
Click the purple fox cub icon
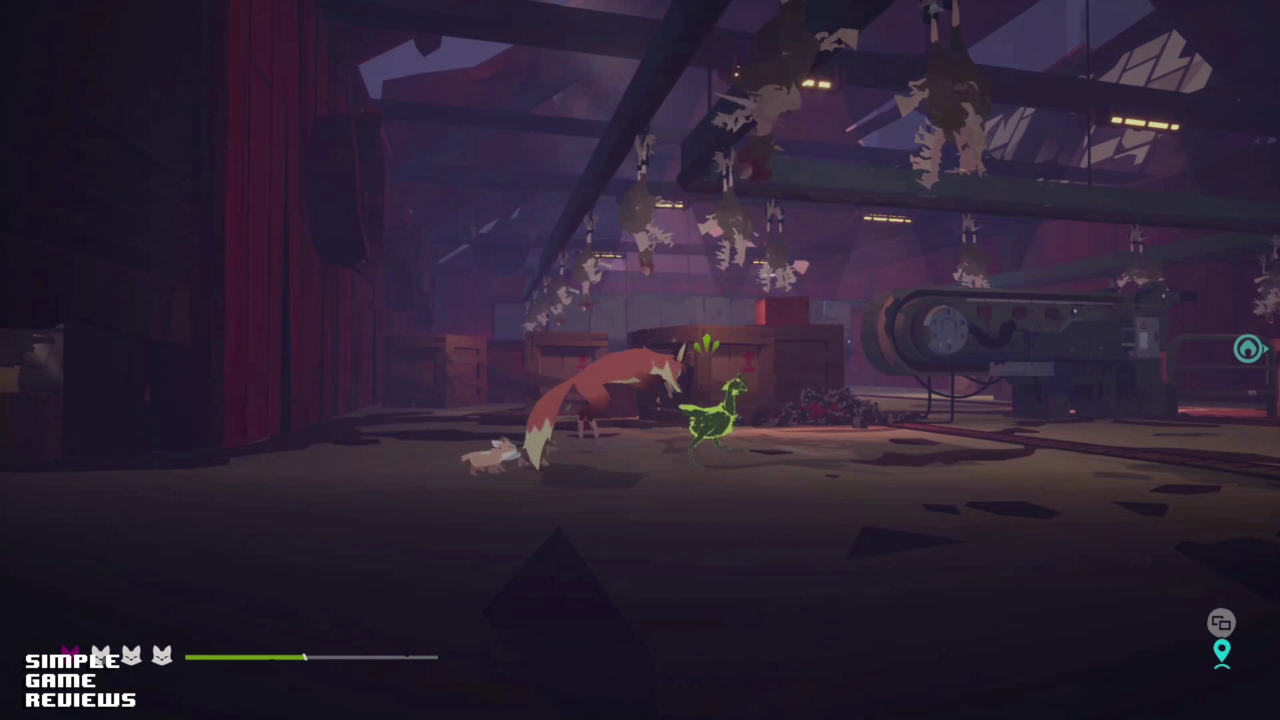point(70,653)
